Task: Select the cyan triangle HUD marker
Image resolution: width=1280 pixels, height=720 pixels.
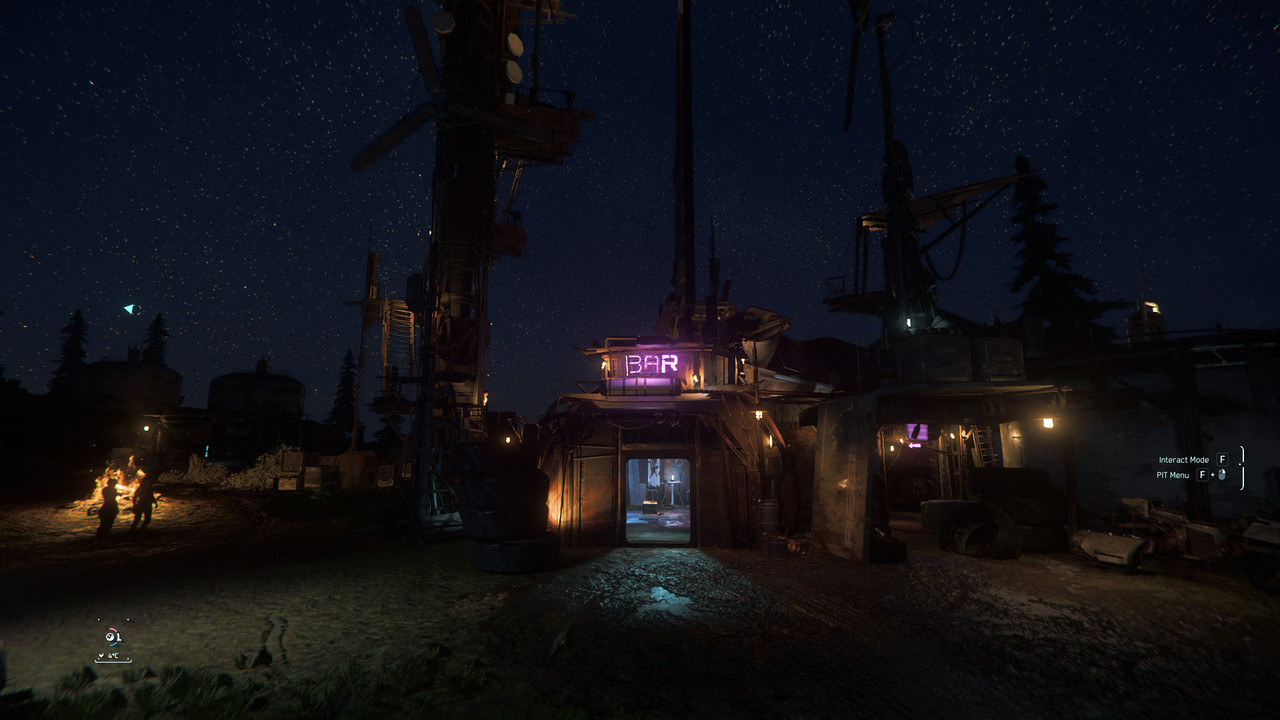Action: (x=132, y=309)
